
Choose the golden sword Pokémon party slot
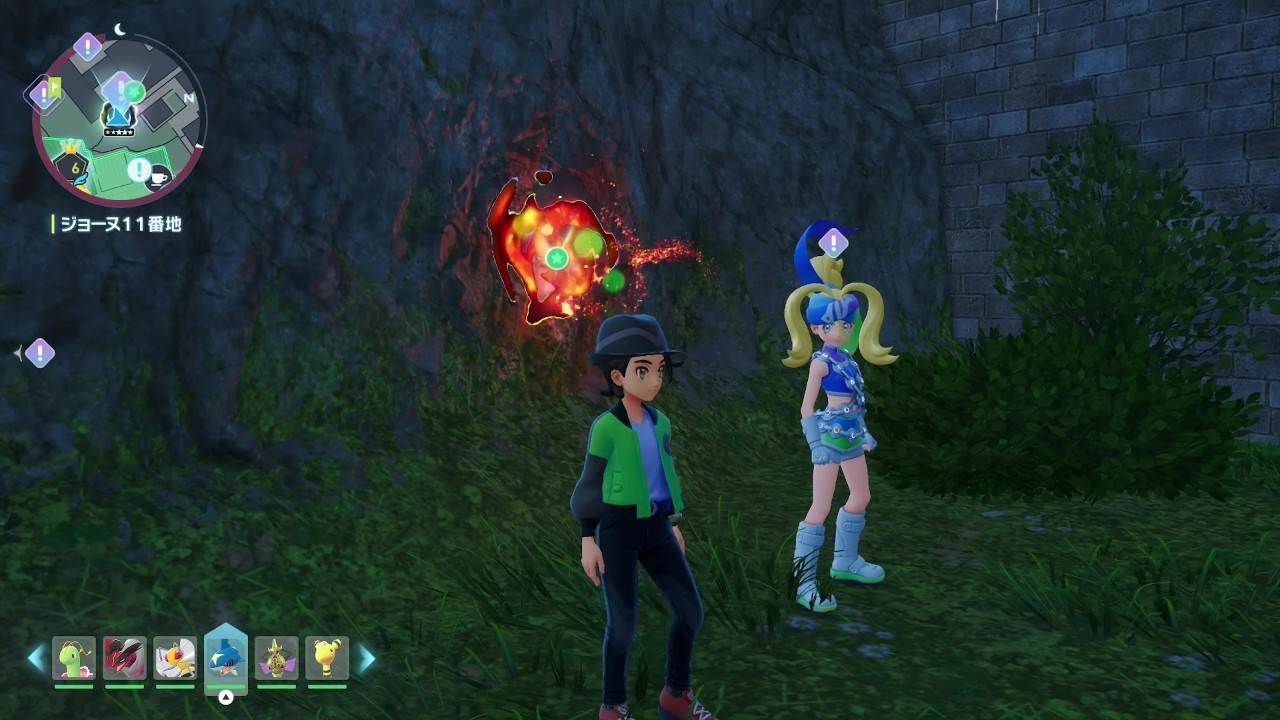[277, 657]
